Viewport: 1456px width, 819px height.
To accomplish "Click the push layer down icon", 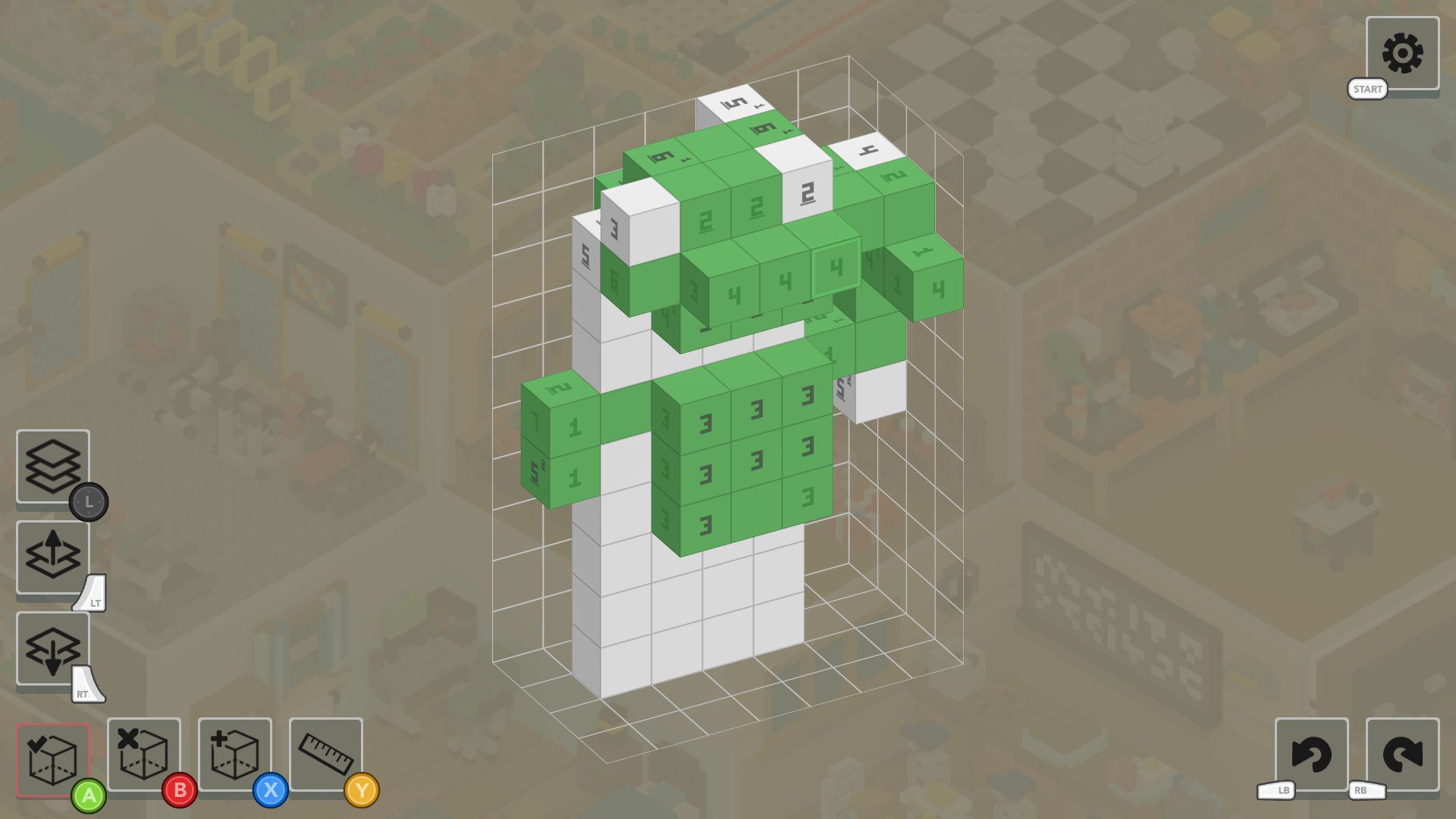I will pos(52,648).
